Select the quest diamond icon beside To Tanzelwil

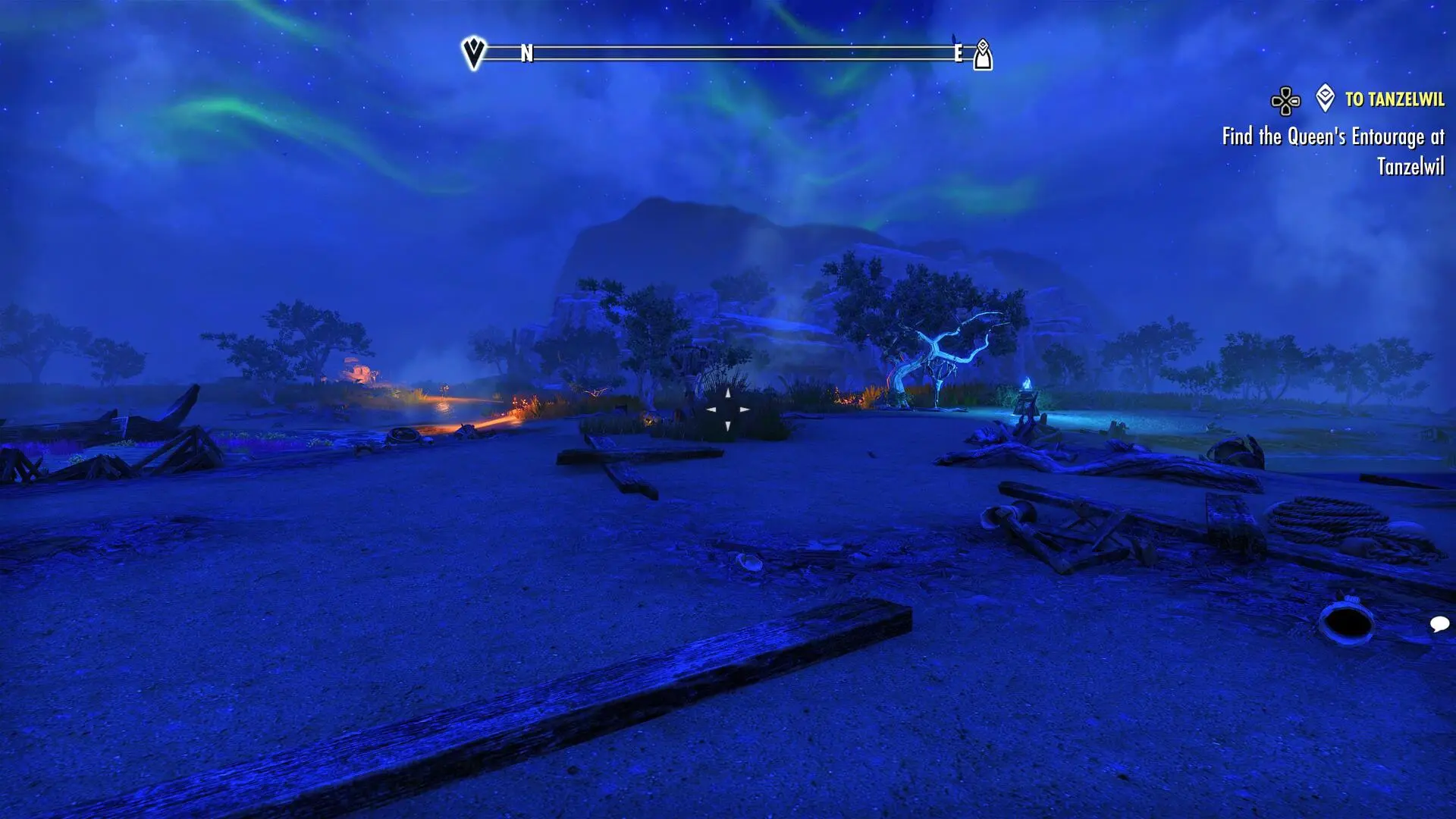click(1325, 98)
